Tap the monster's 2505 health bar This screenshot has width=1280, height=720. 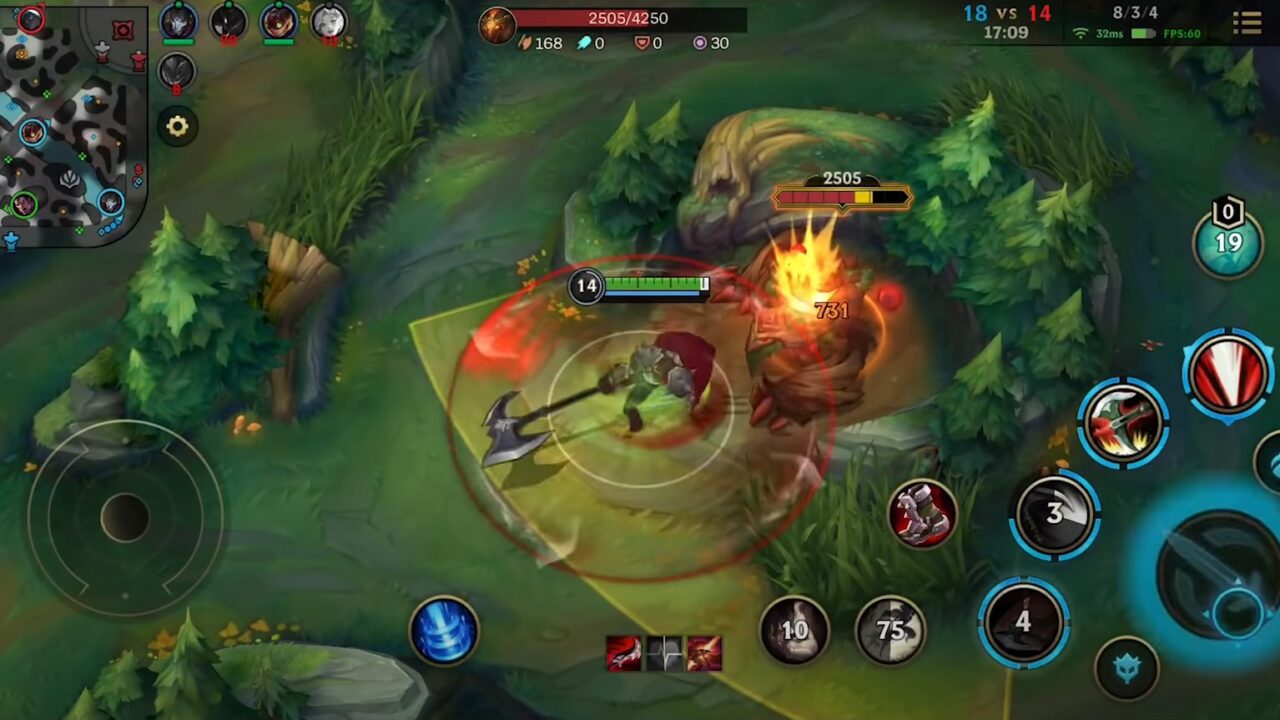843,196
